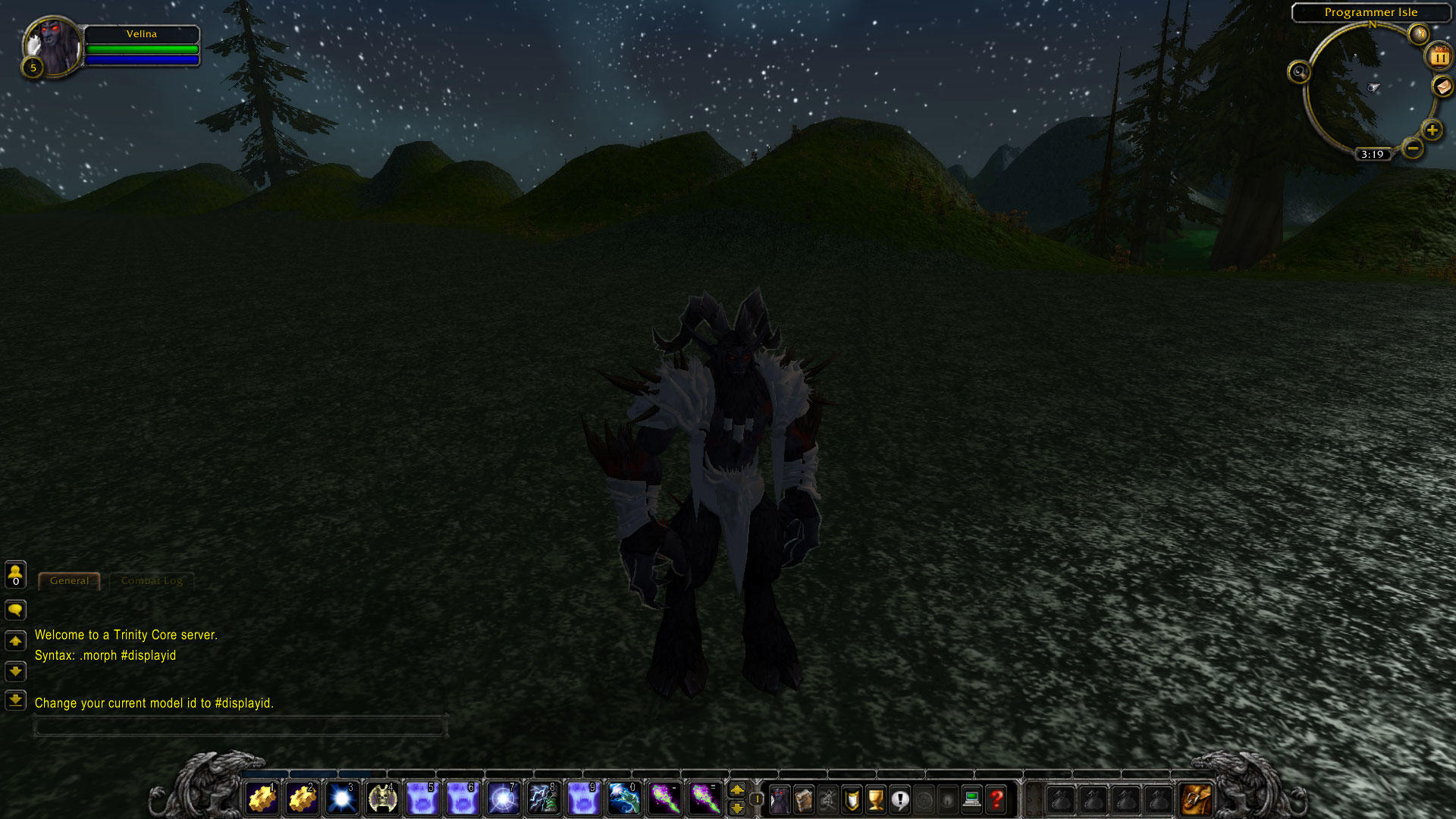Click the chat message input box

click(240, 726)
